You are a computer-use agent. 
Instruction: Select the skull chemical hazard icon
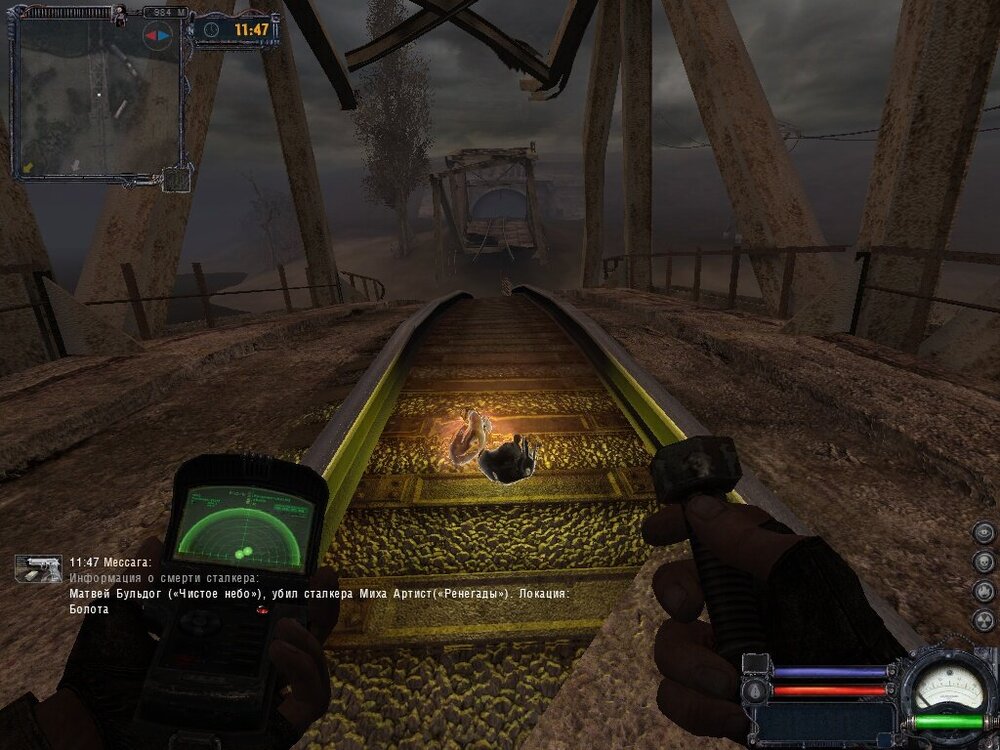point(984,561)
